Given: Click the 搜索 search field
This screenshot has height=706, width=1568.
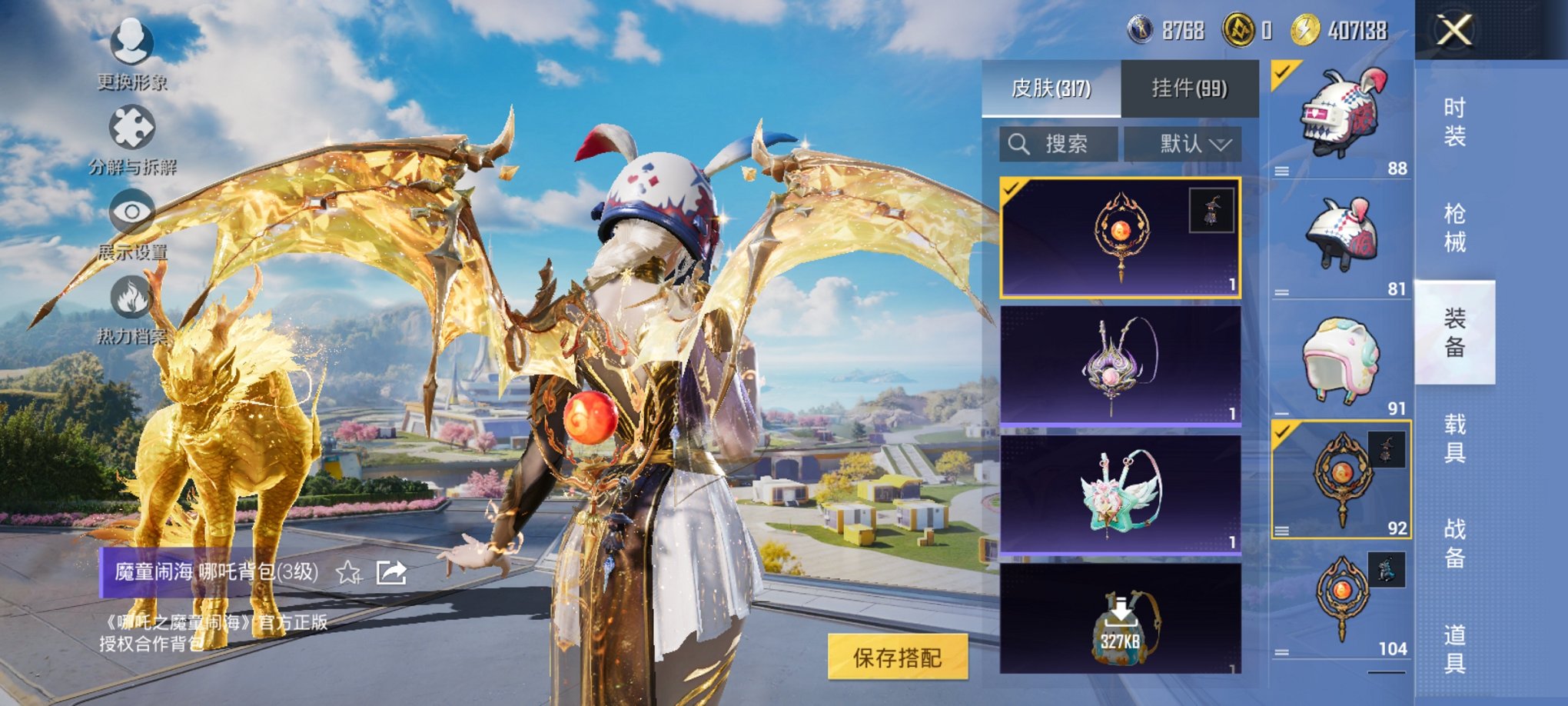Looking at the screenshot, I should (x=1058, y=144).
